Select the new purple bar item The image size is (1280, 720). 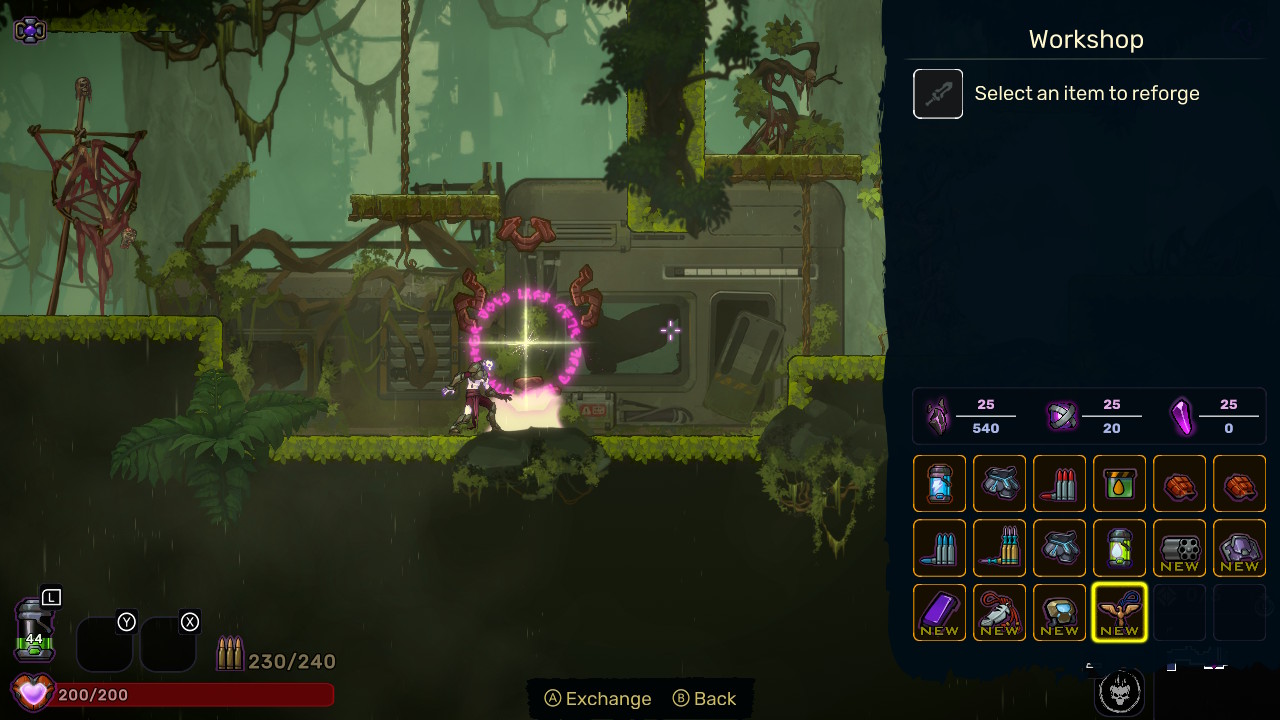pos(939,612)
